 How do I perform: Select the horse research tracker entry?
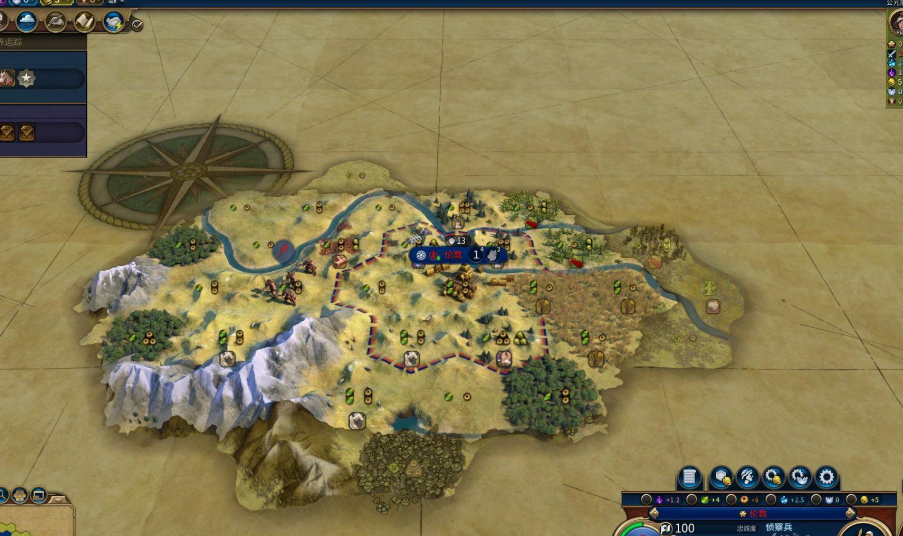(7, 78)
